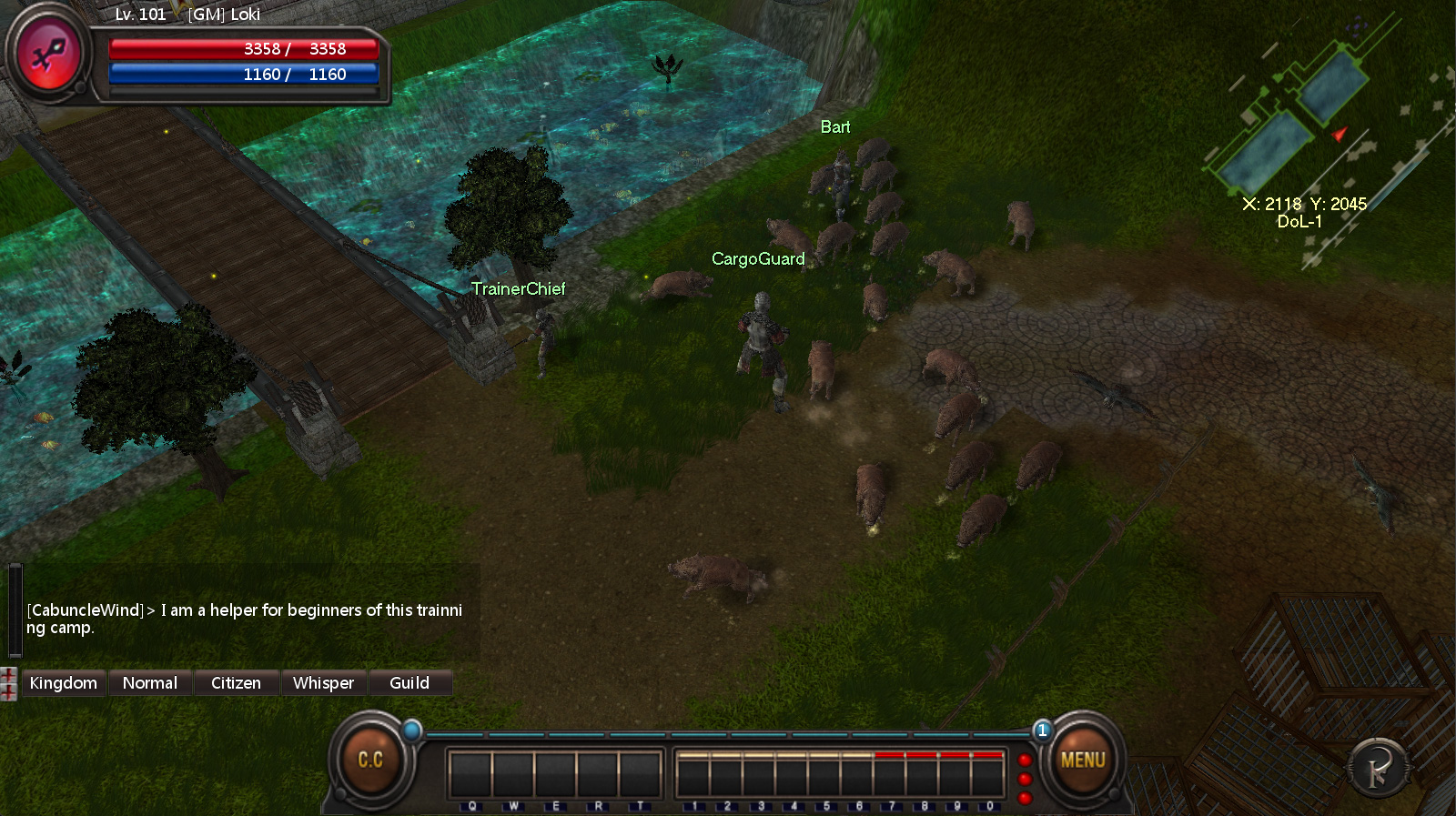Open the round C.C button
Screen dimensions: 1456x816
(x=369, y=761)
